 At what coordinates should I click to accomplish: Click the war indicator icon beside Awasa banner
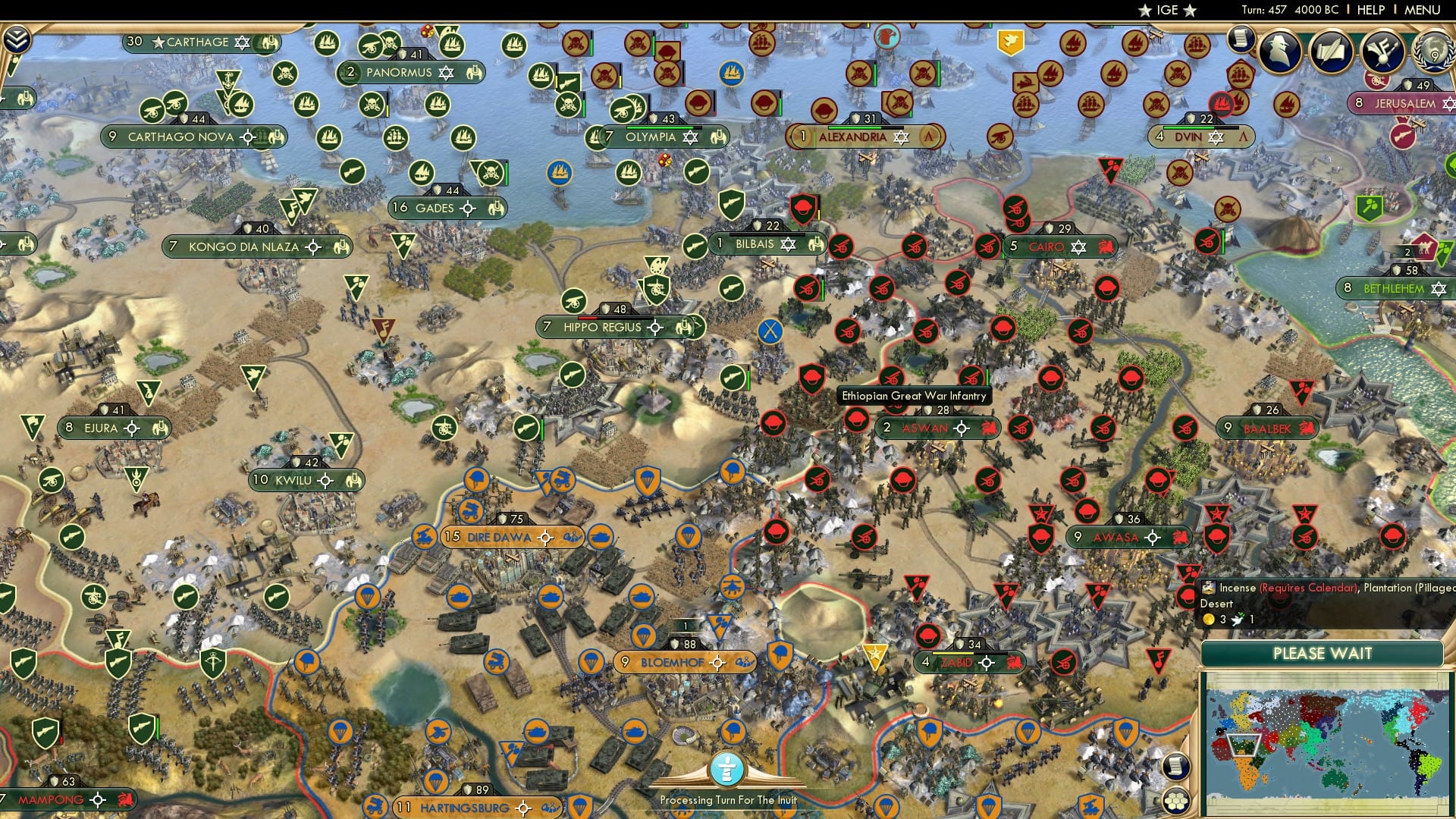point(1180,538)
